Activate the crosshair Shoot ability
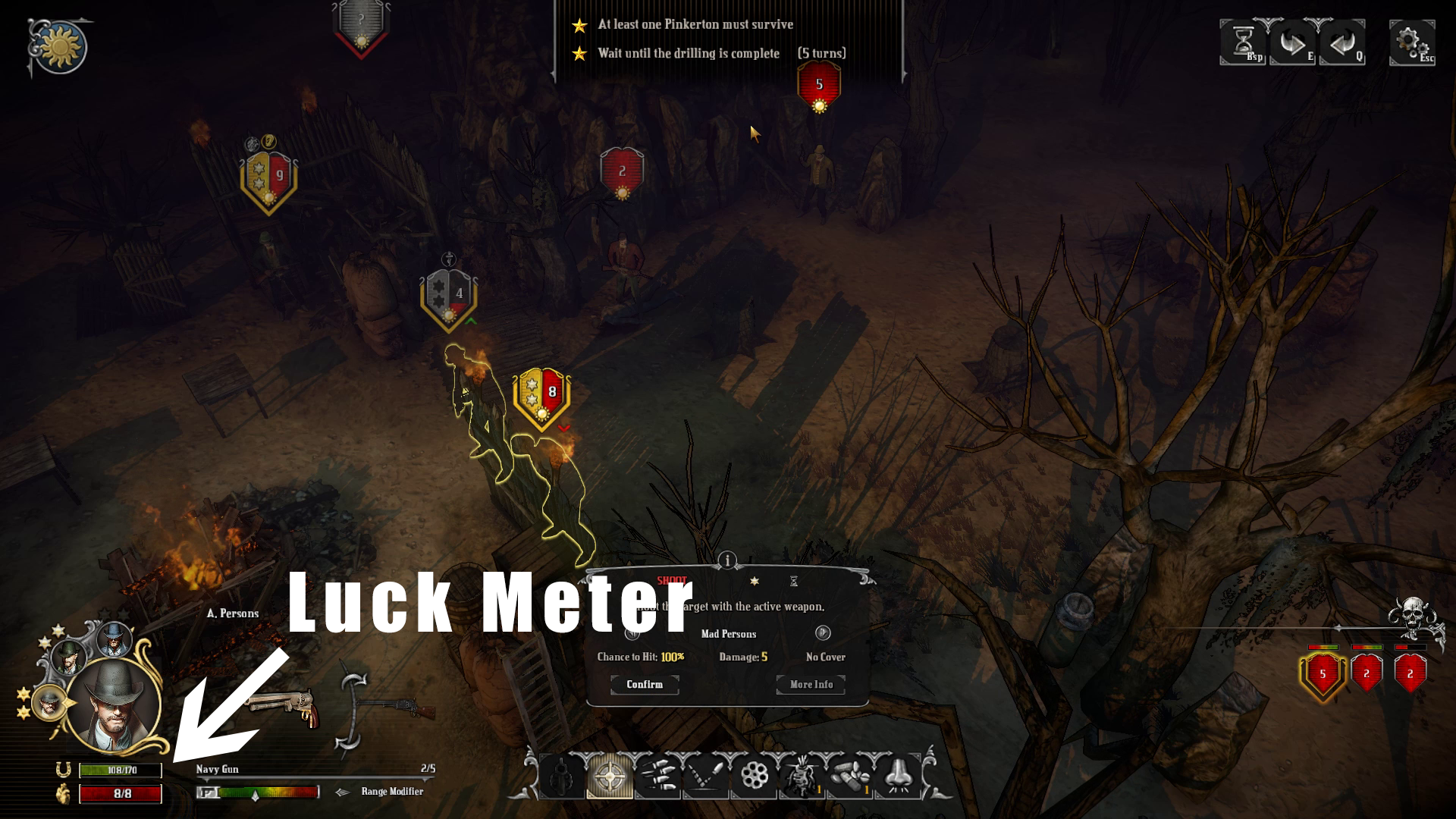This screenshot has width=1456, height=819. coord(610,776)
